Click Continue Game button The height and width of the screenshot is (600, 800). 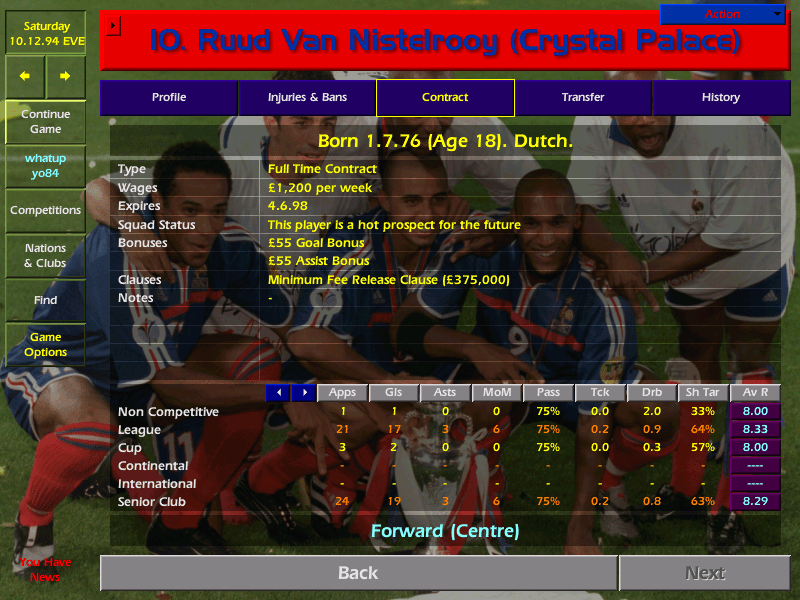tap(45, 122)
